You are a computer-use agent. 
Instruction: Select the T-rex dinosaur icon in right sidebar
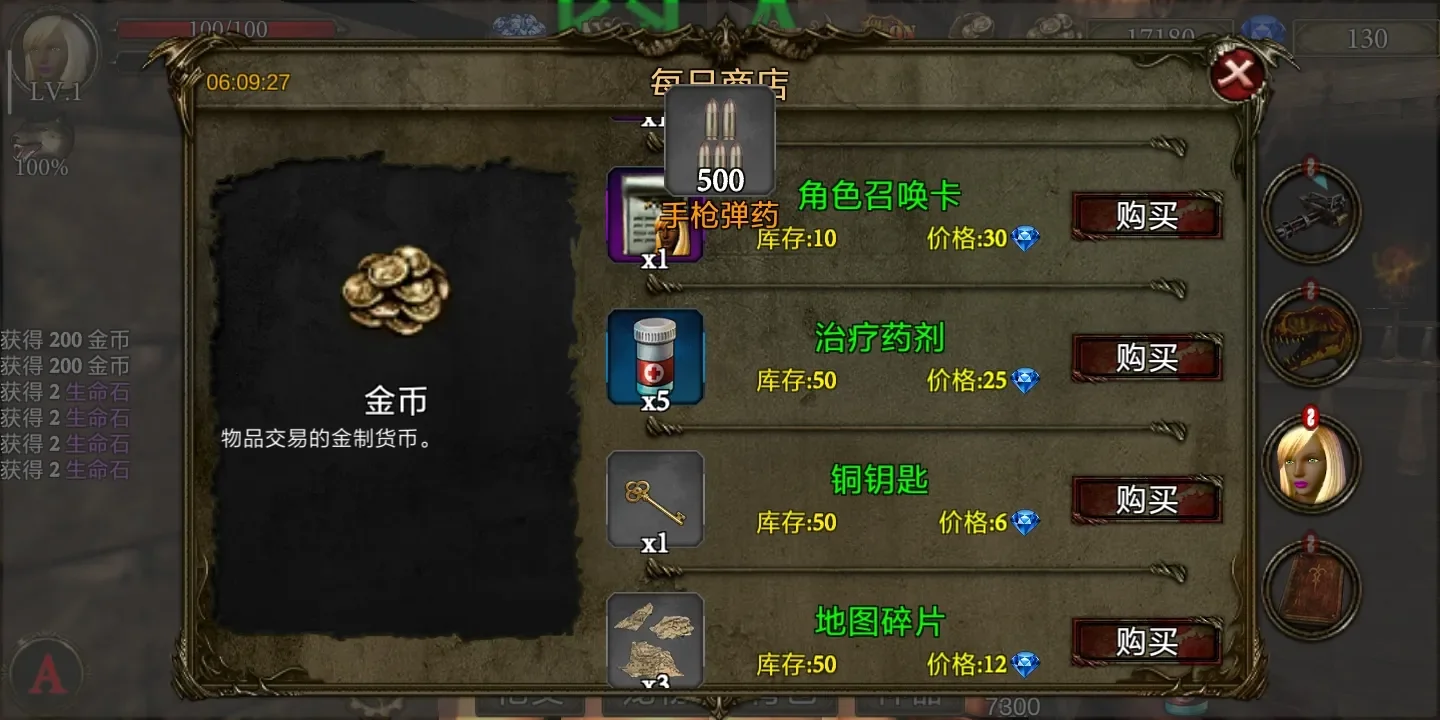tap(1311, 338)
